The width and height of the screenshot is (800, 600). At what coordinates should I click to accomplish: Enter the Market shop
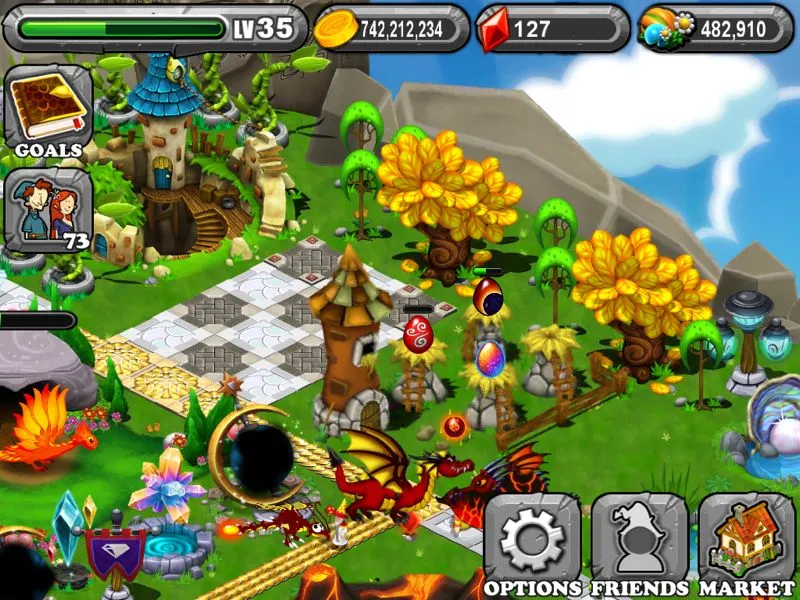tap(746, 540)
